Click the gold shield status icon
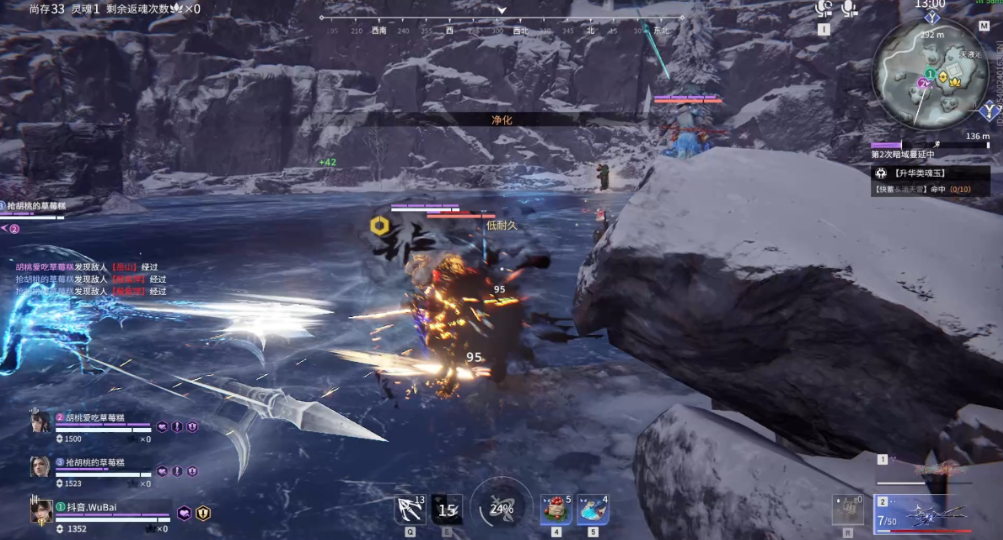 tap(203, 513)
